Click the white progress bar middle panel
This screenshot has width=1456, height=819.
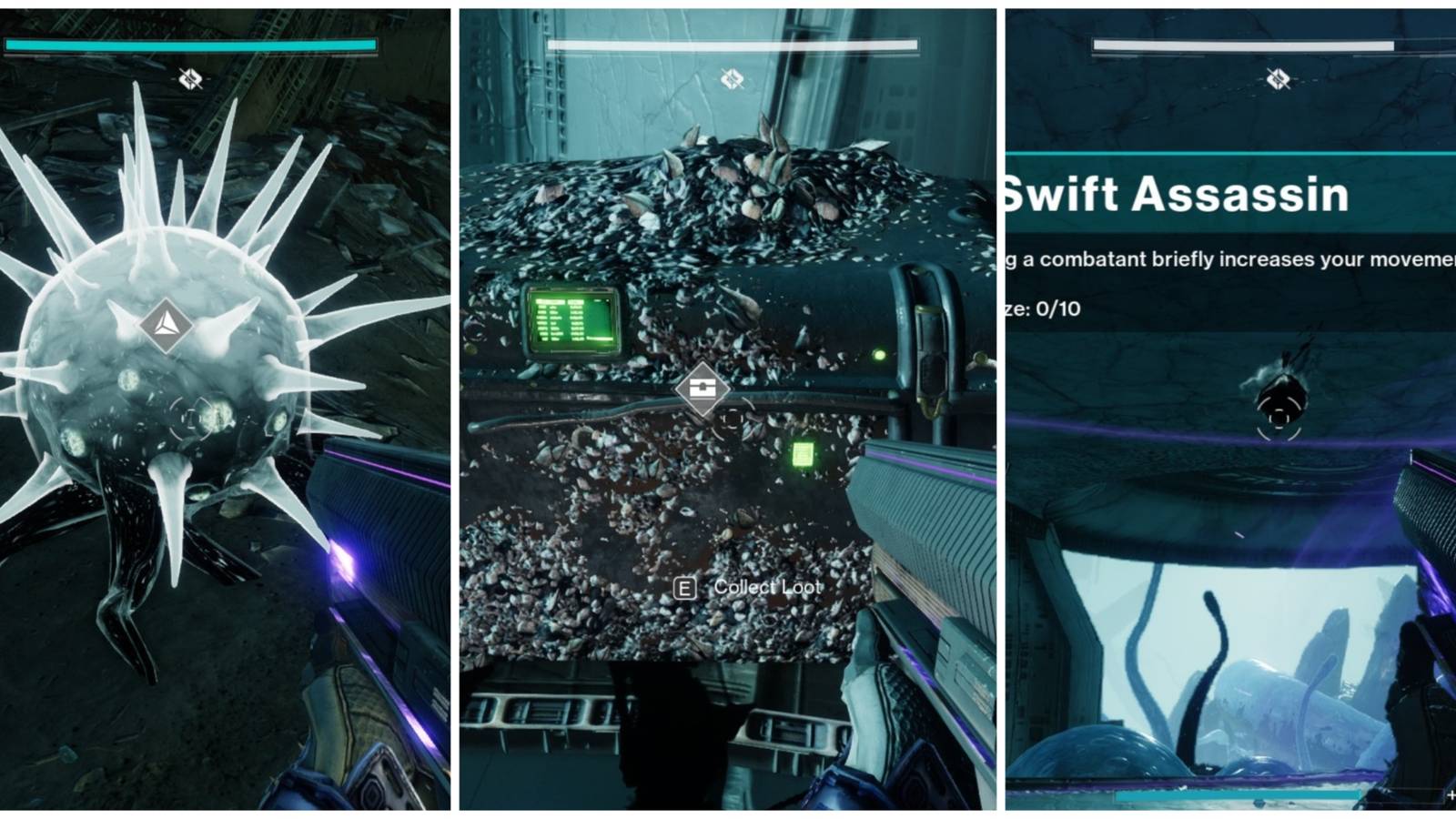coord(730,42)
